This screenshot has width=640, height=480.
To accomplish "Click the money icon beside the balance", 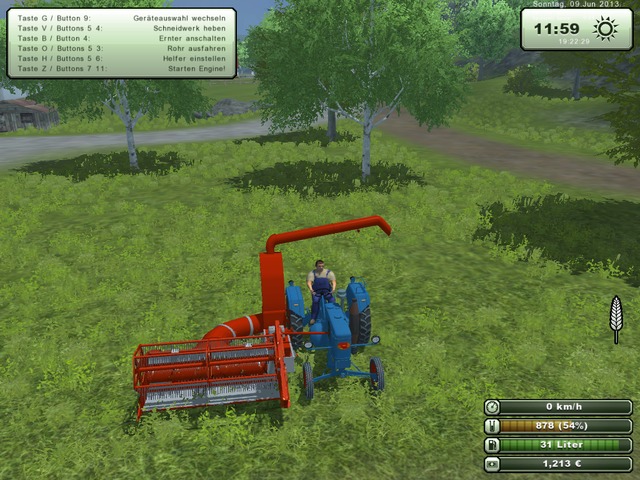I will [492, 464].
